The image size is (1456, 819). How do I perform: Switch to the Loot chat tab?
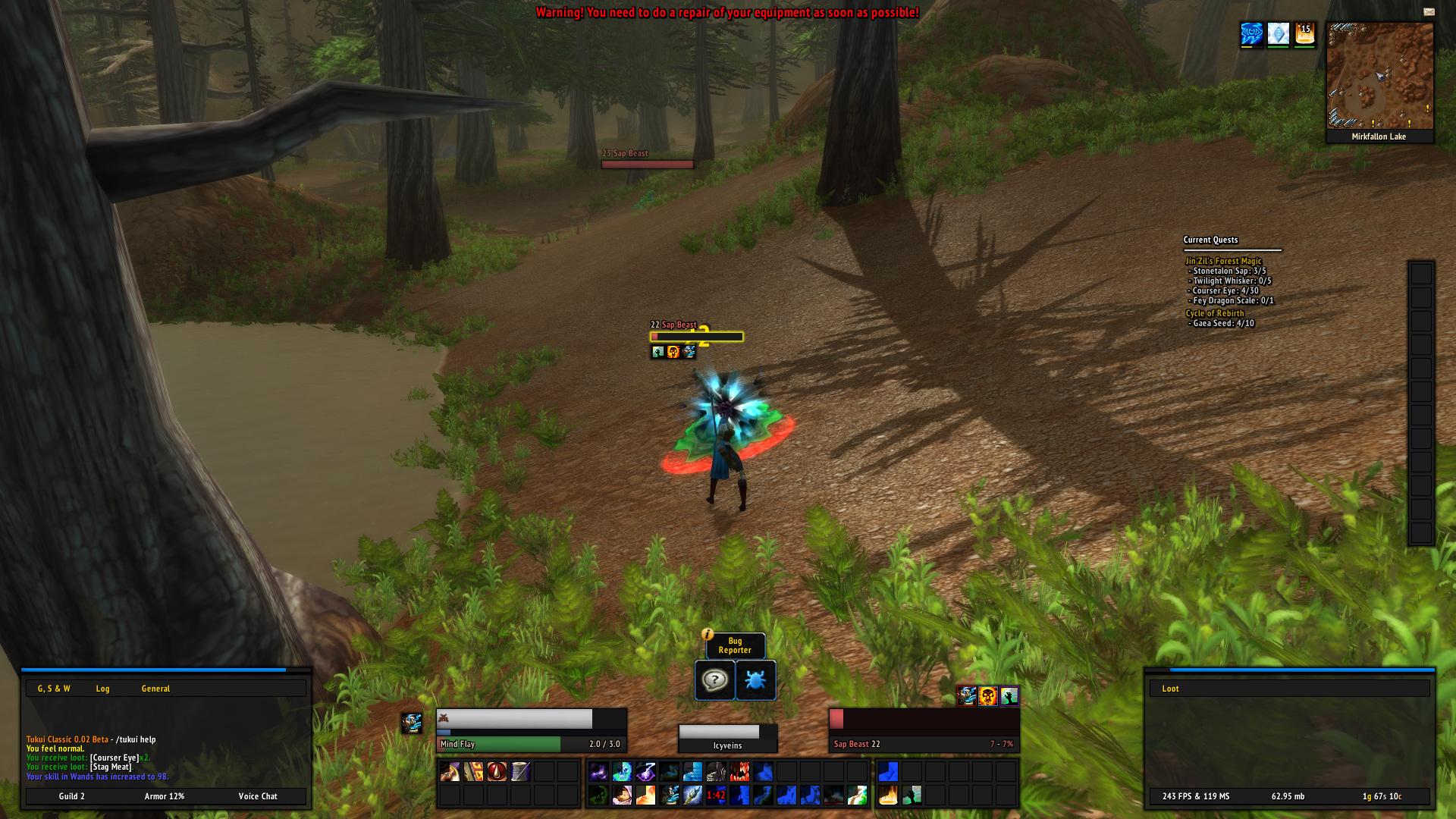(x=1170, y=689)
